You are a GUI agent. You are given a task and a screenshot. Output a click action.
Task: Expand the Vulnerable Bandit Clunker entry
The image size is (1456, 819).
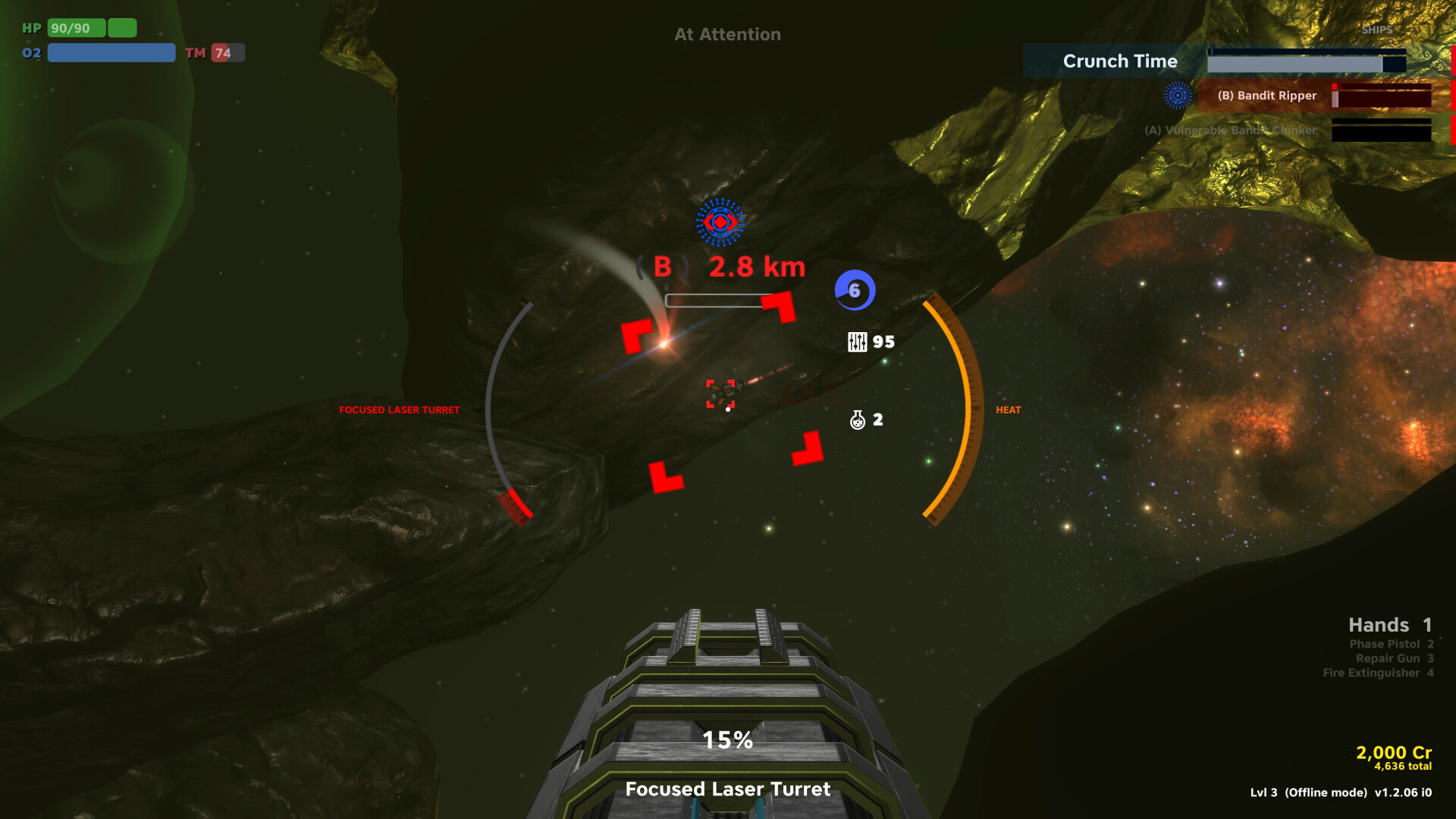click(1228, 130)
